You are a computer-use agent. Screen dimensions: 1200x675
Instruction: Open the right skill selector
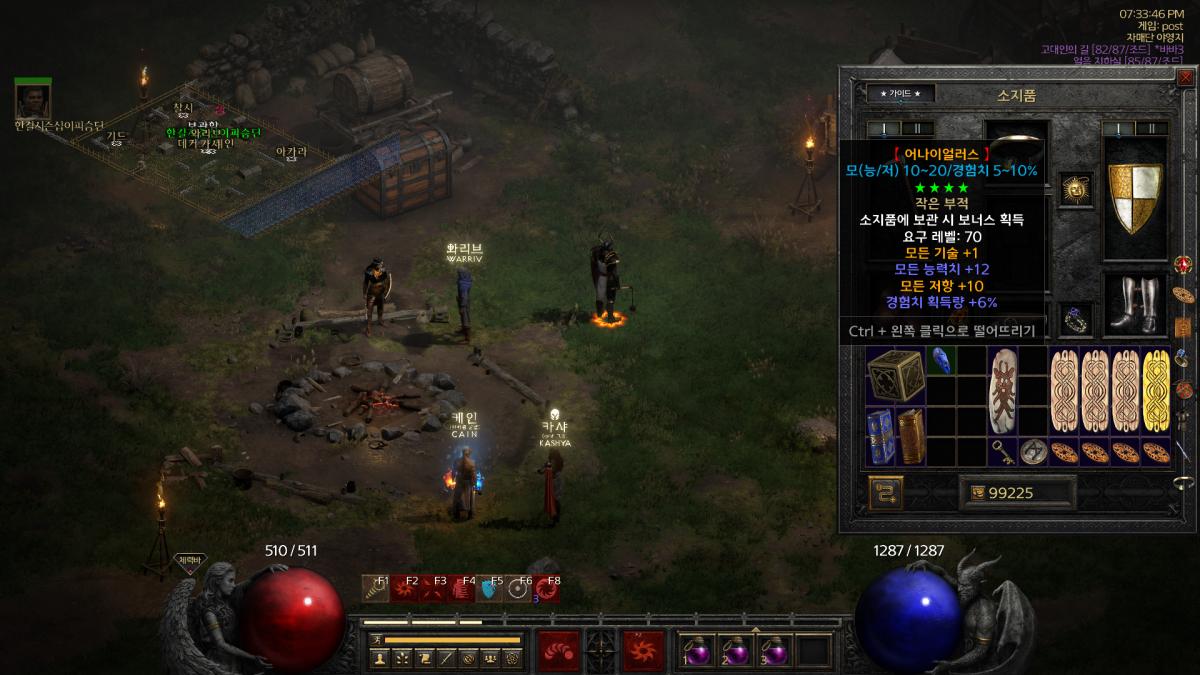[x=643, y=650]
